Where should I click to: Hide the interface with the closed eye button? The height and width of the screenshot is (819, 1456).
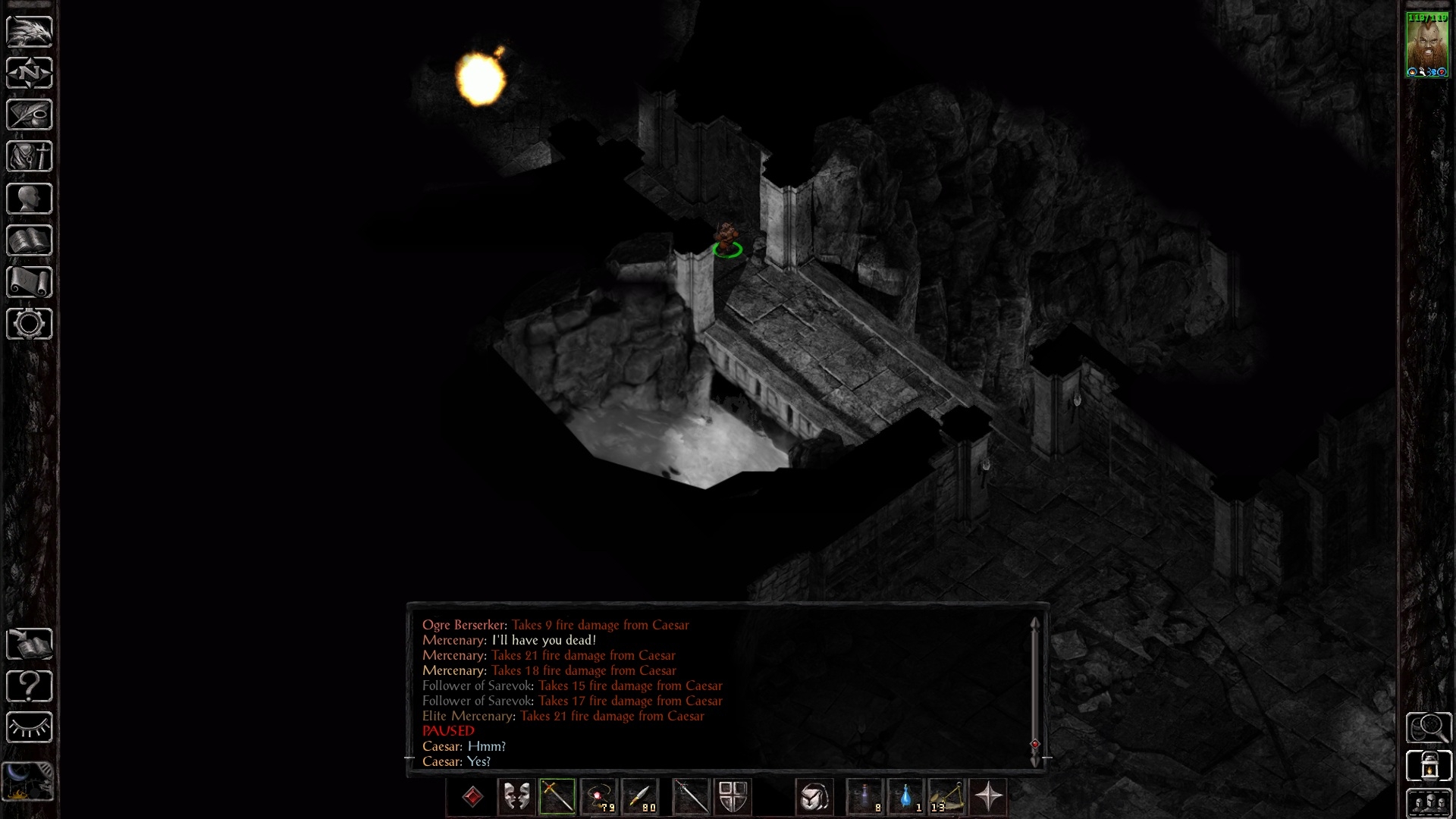[x=30, y=728]
